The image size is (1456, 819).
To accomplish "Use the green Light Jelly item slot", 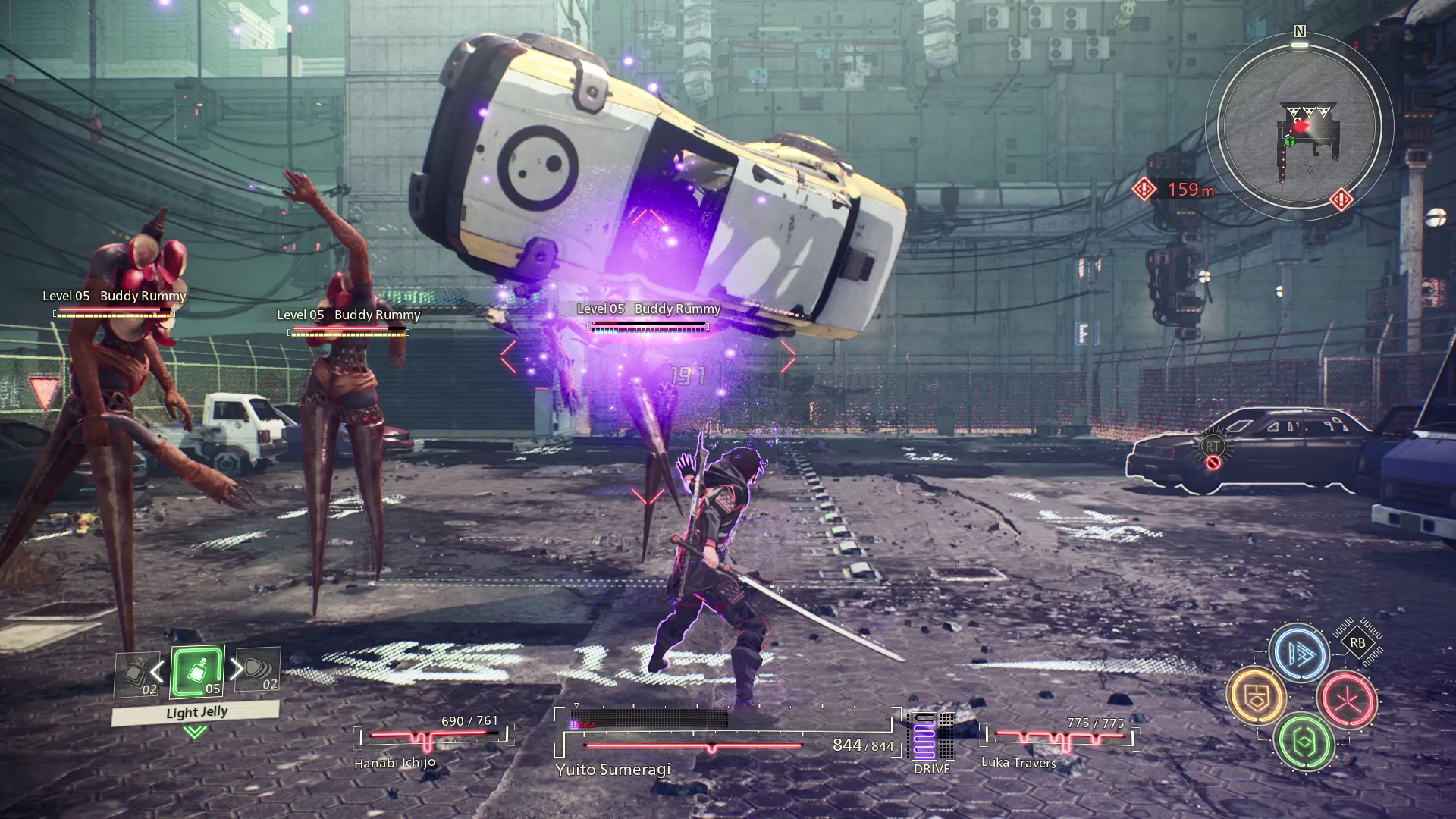I will [x=197, y=672].
